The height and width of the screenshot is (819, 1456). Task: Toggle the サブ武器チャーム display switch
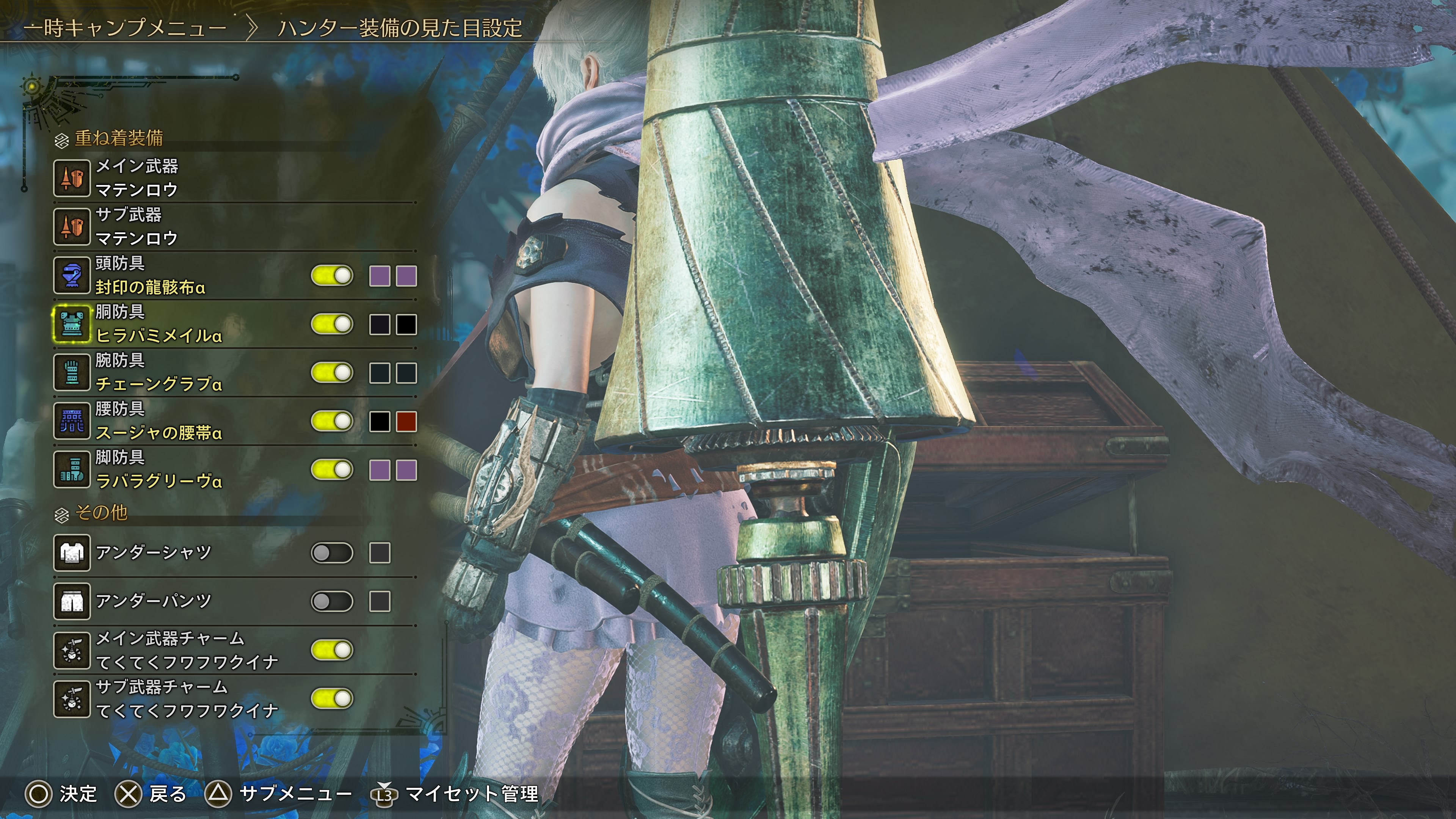pos(332,698)
